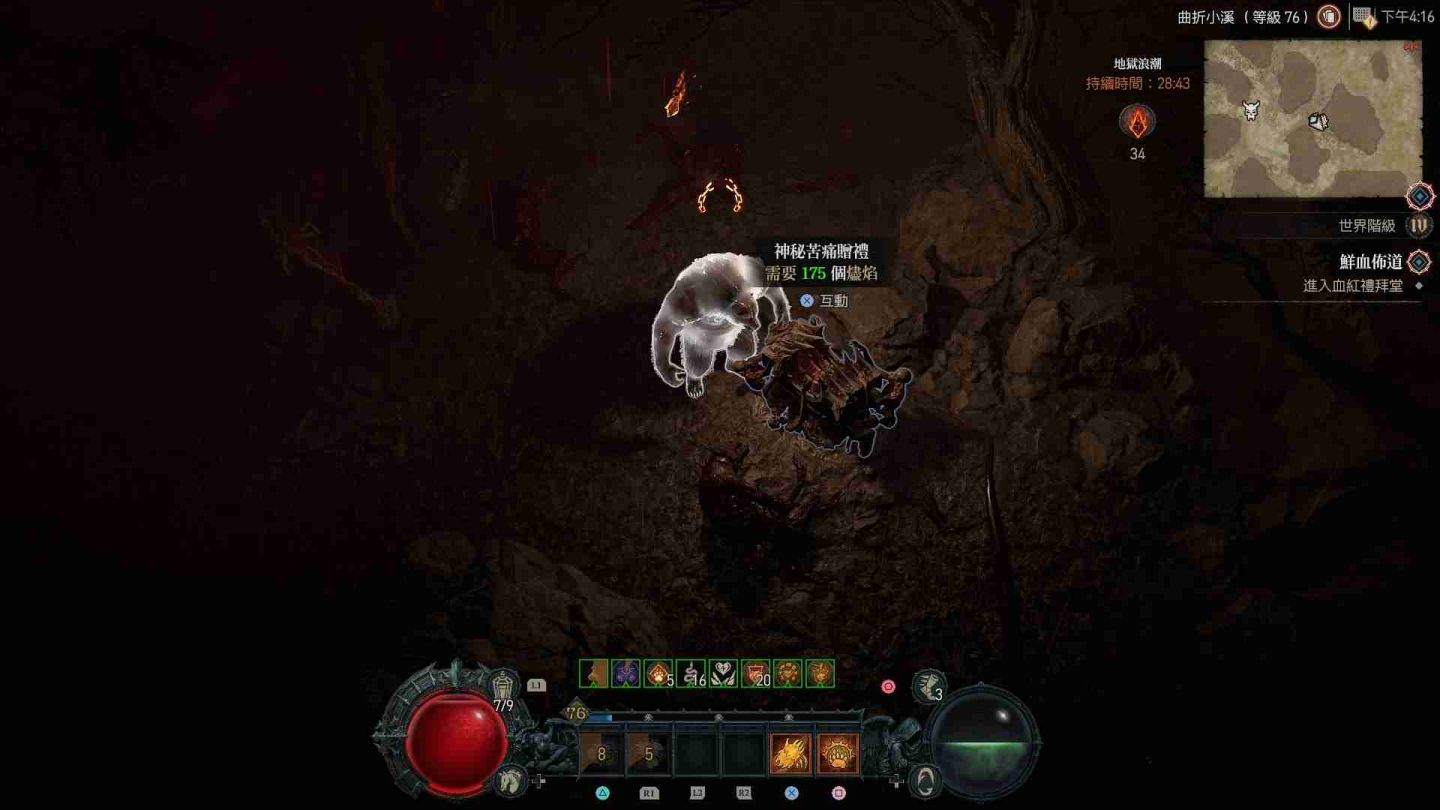The width and height of the screenshot is (1440, 810).
Task: Click the red ringed icon beside zone name
Action: coord(1328,16)
